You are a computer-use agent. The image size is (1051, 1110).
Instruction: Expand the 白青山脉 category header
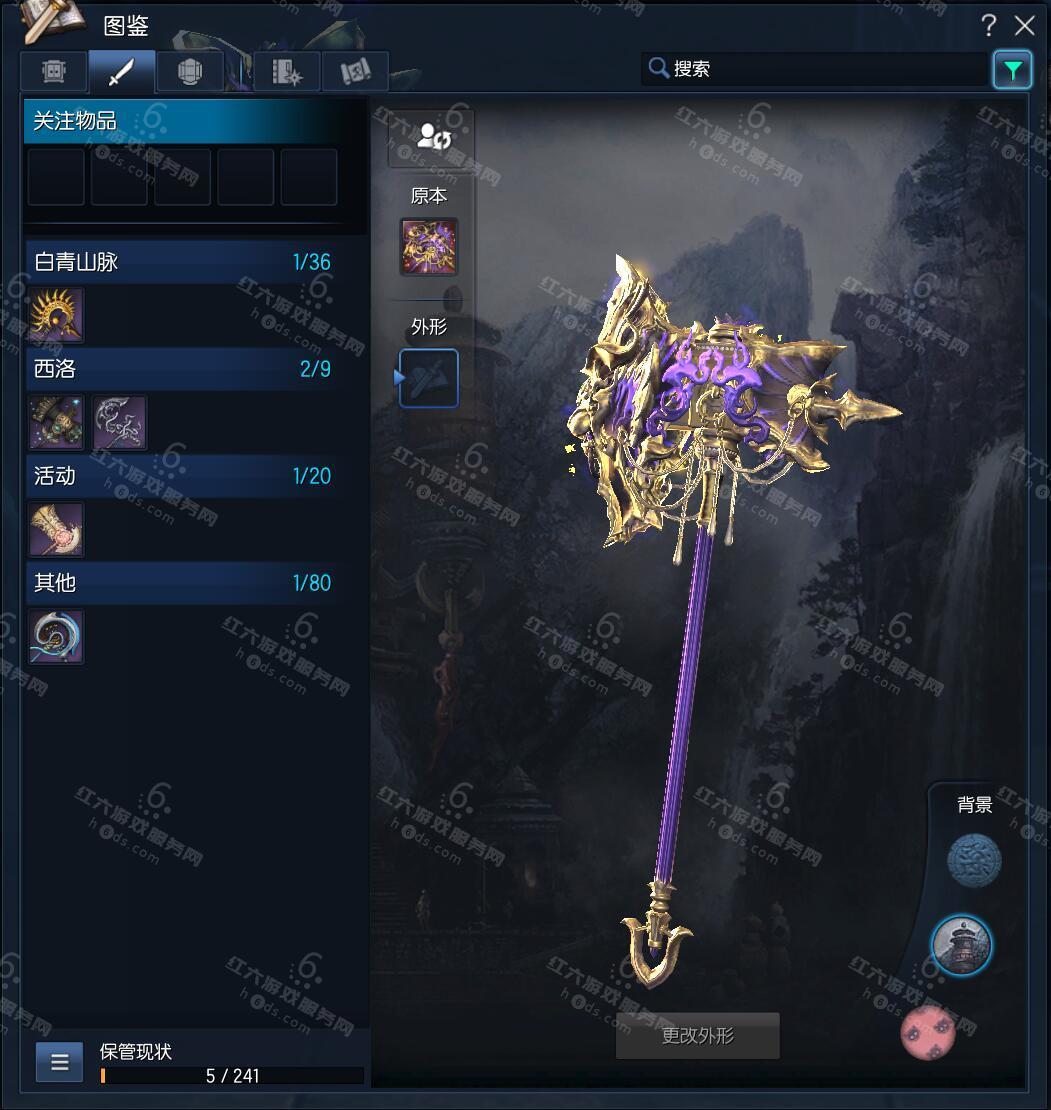182,262
